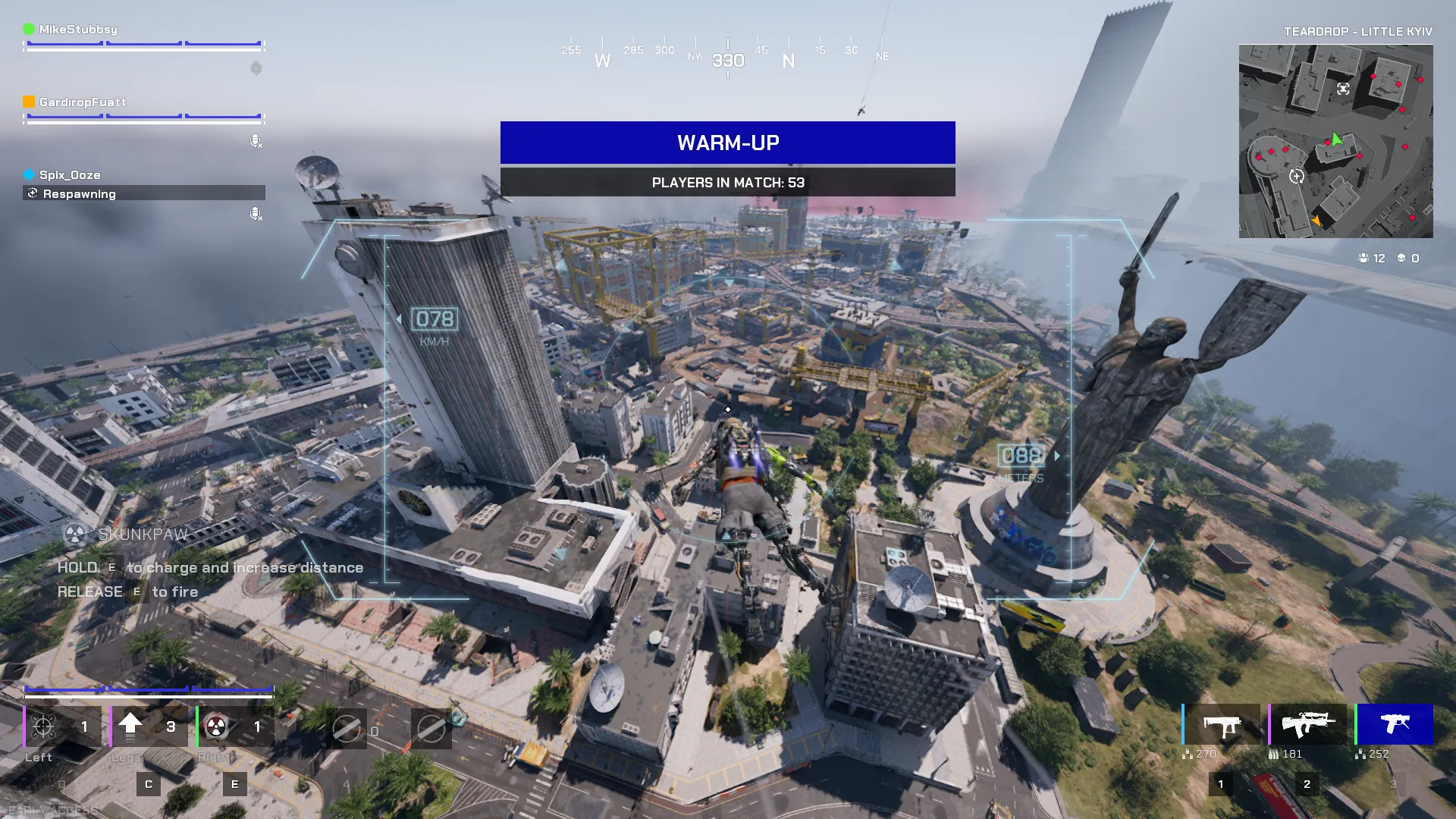The width and height of the screenshot is (1456, 819).
Task: Toggle GardiropFuatt's muted microphone icon
Action: click(256, 141)
